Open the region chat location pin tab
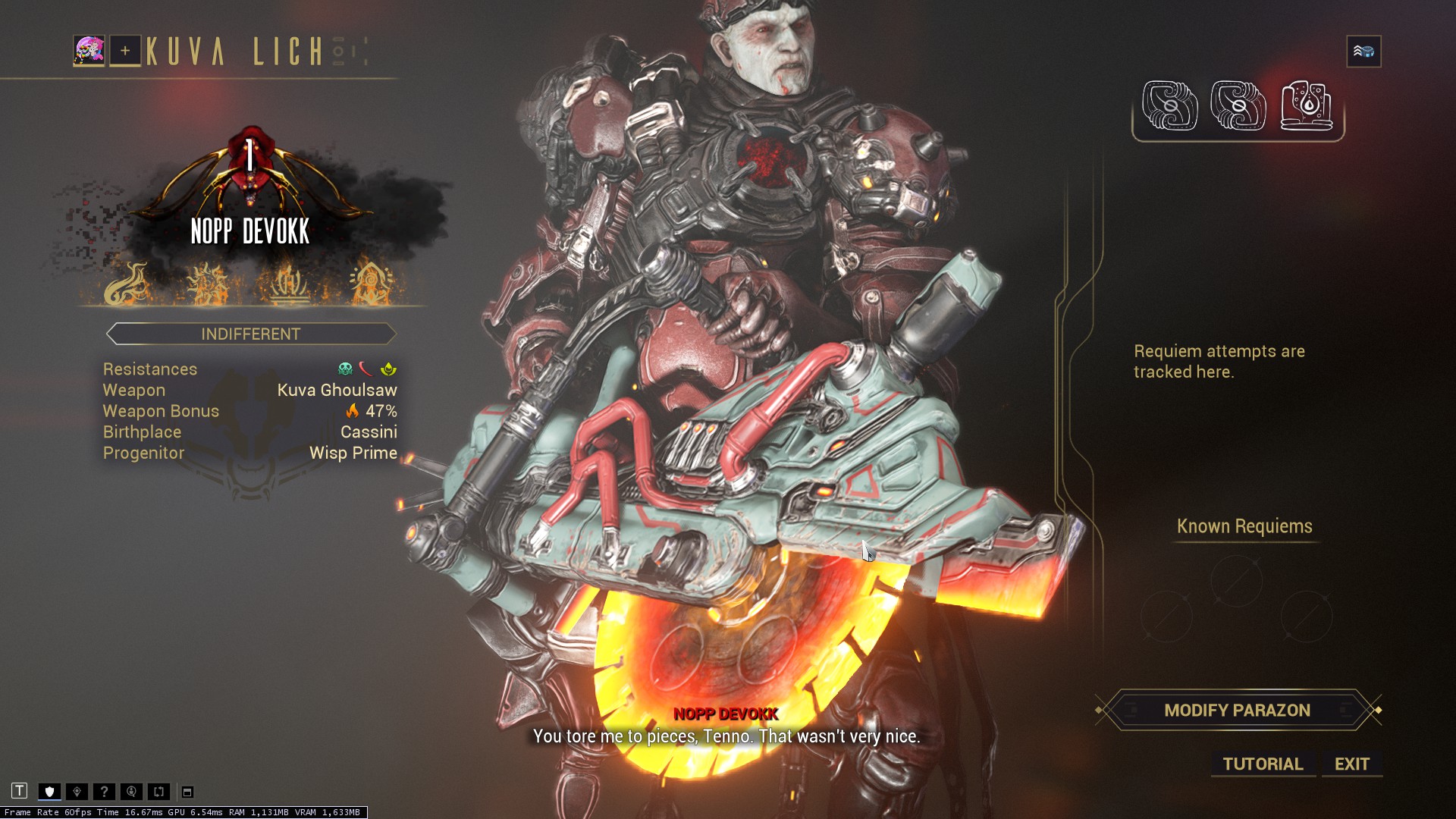The width and height of the screenshot is (1456, 819). 77,792
